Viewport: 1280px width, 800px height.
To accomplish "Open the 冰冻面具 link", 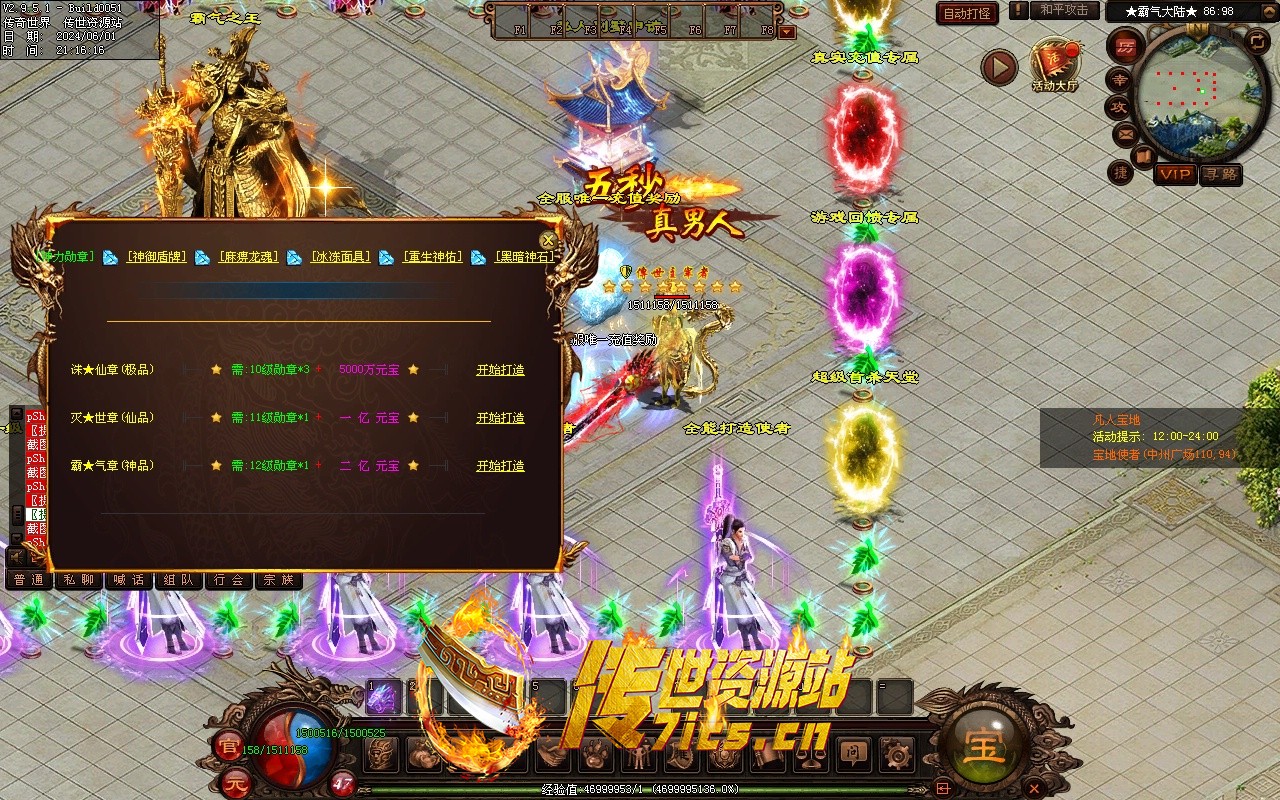I will (340, 257).
